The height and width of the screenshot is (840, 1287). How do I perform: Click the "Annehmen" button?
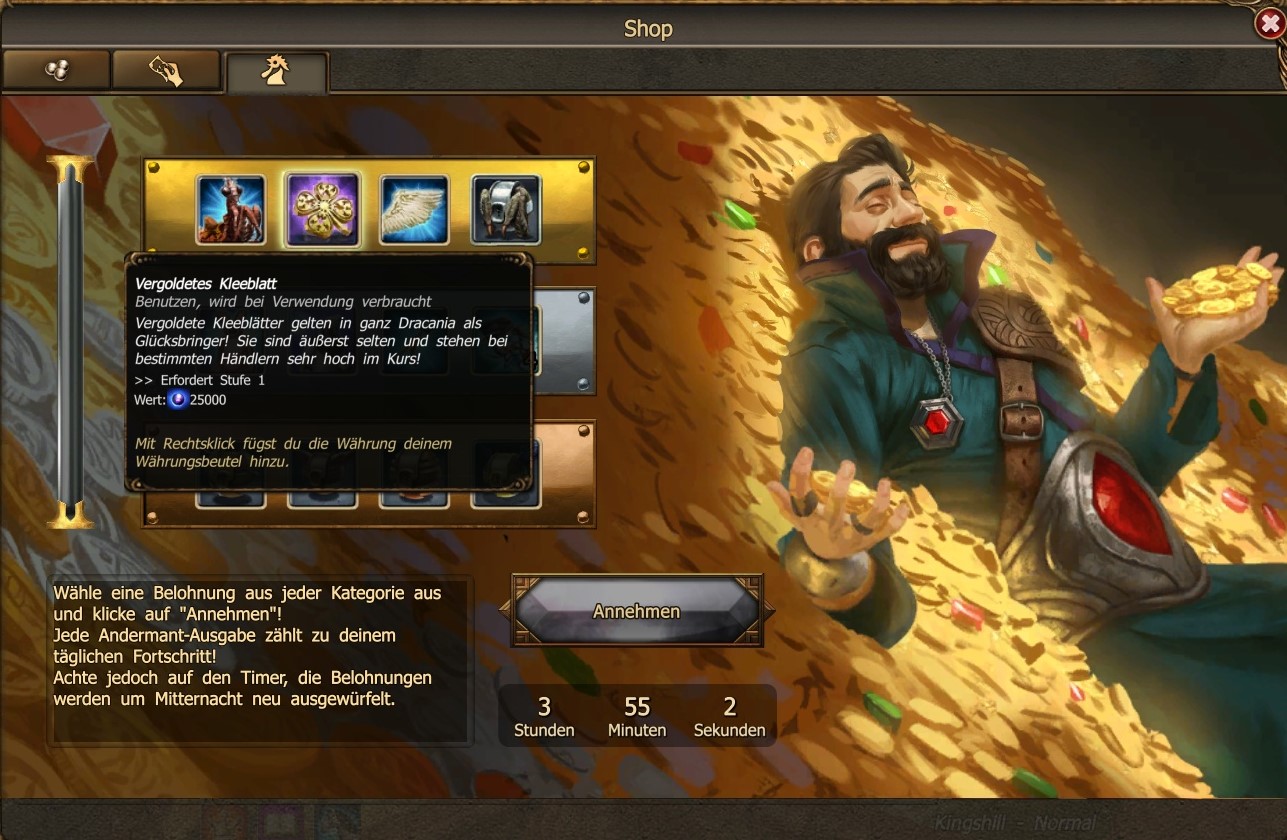637,611
